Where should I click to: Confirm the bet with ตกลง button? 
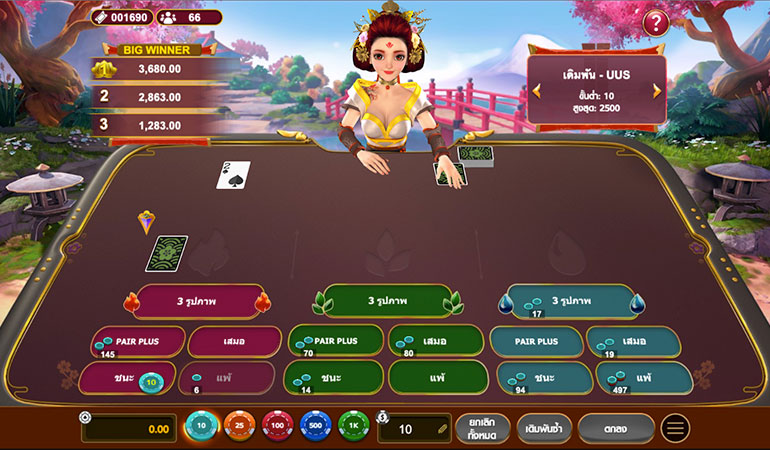point(616,429)
